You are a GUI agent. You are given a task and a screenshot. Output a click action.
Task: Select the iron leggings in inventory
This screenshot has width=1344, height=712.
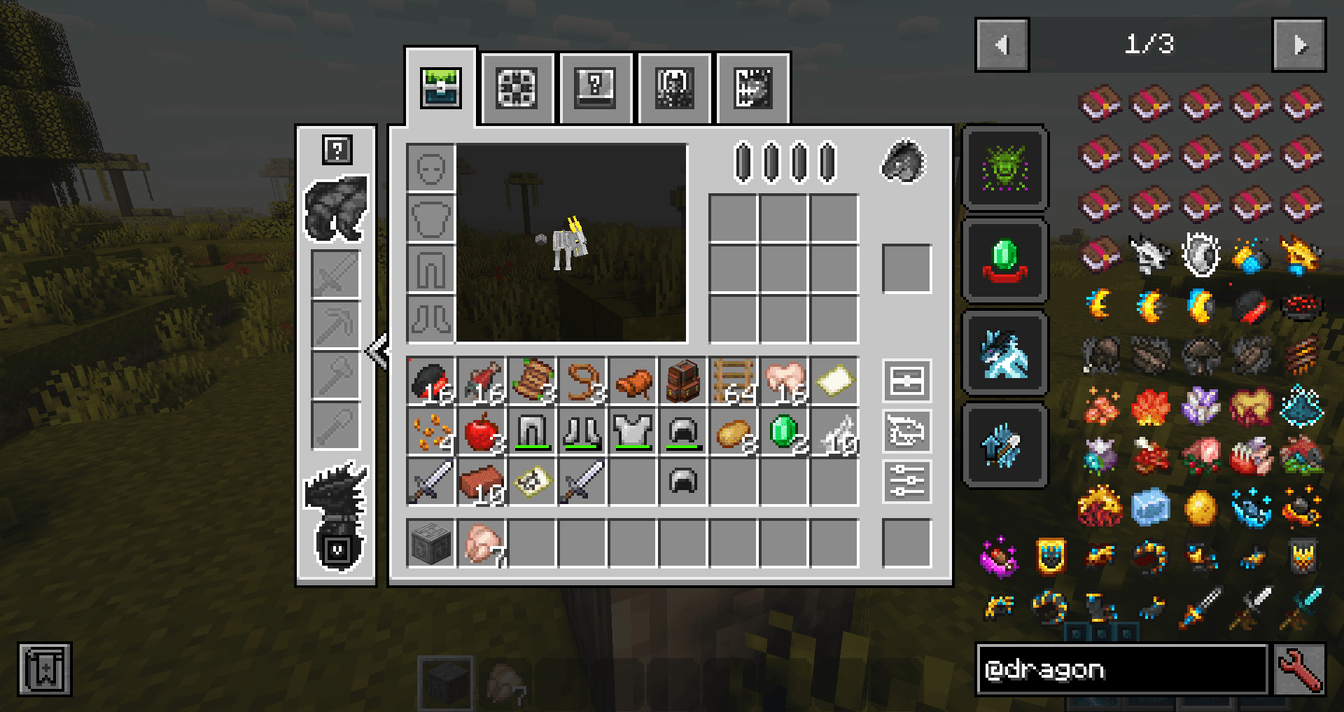tap(533, 433)
